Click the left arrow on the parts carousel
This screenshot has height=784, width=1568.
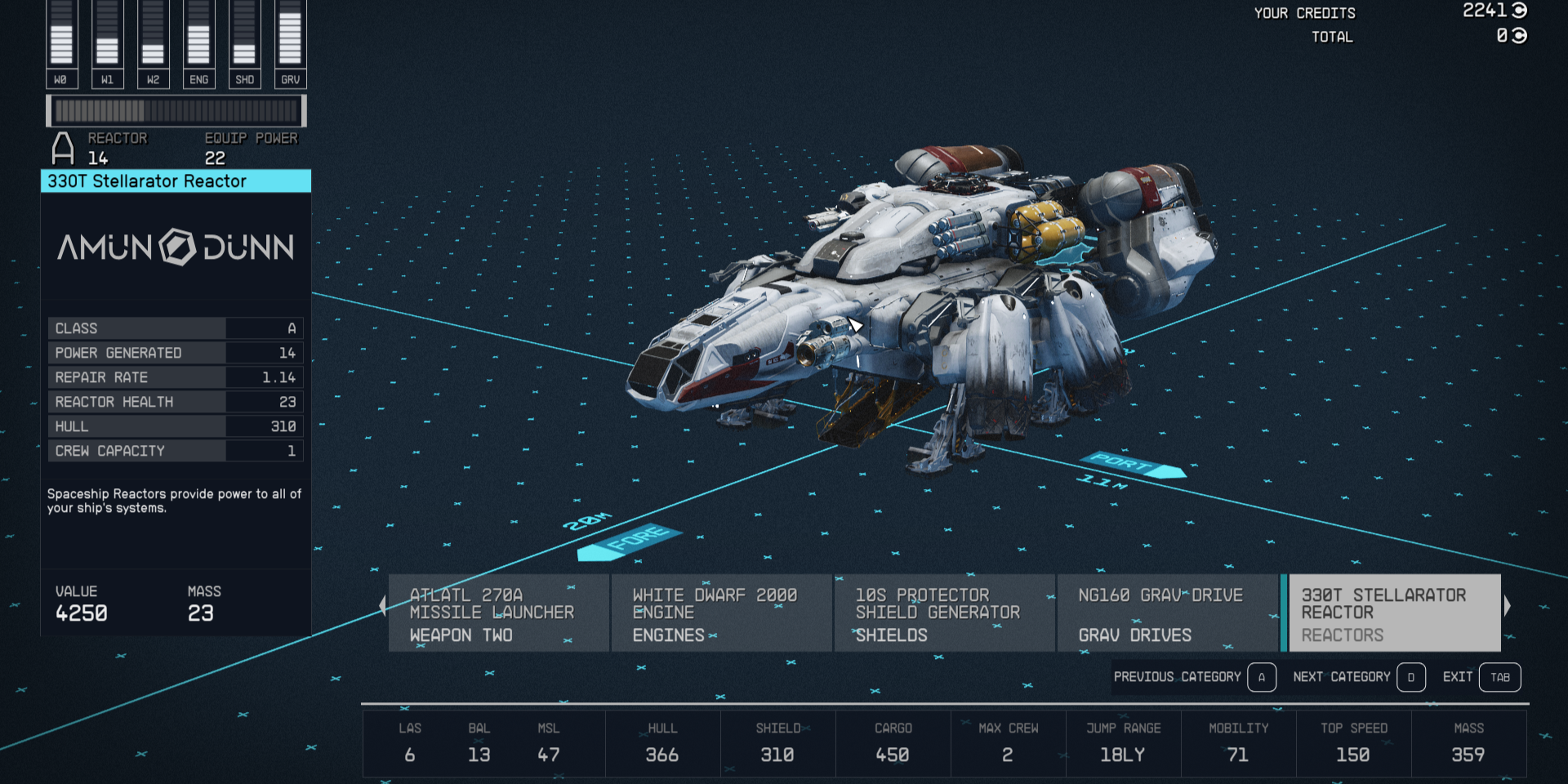coord(382,604)
